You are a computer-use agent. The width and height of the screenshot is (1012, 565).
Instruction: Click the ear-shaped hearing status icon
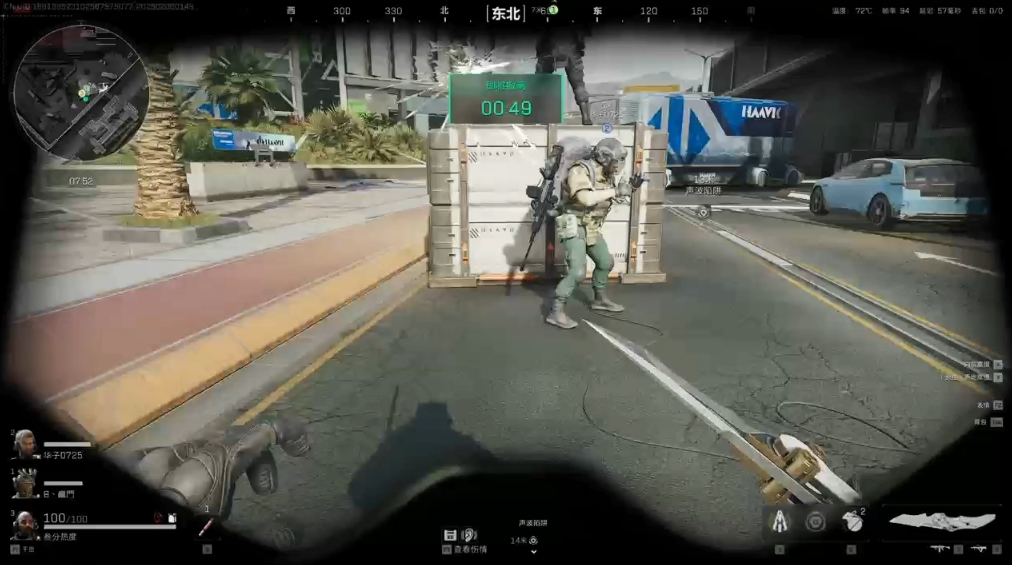click(x=468, y=535)
